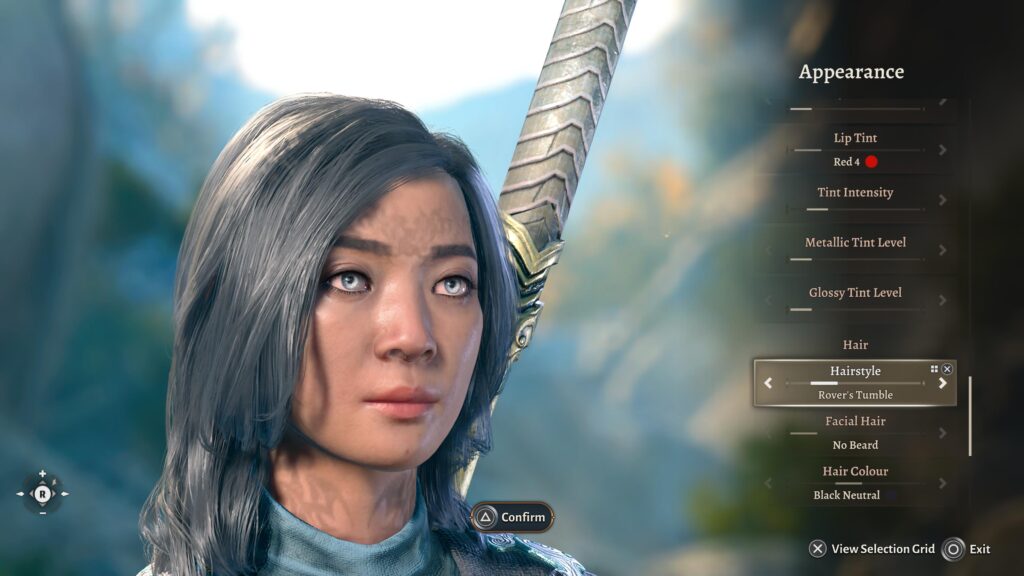Choose next Facial Hair with right arrow
This screenshot has width=1024, height=576.
(942, 433)
